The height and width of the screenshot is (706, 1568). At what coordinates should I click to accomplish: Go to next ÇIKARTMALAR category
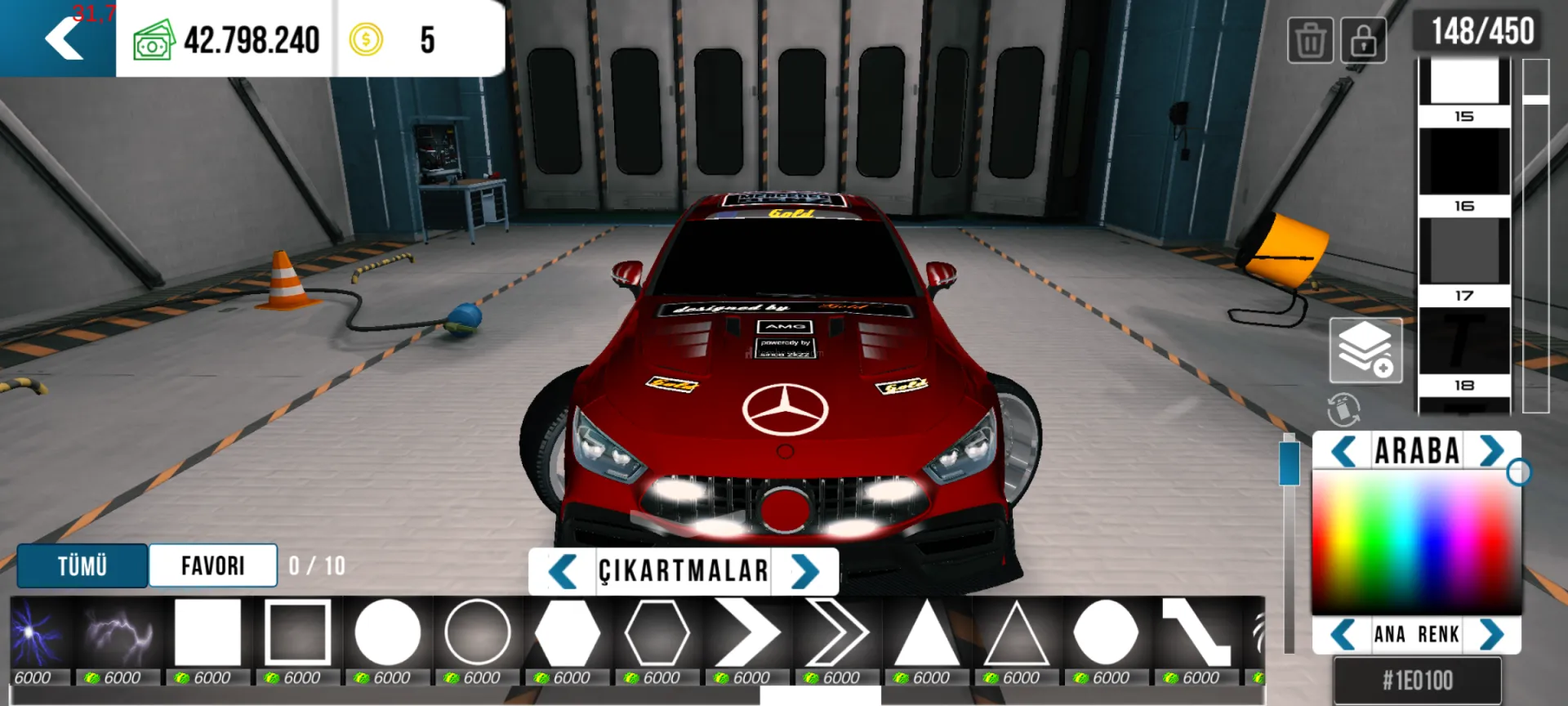(x=804, y=571)
